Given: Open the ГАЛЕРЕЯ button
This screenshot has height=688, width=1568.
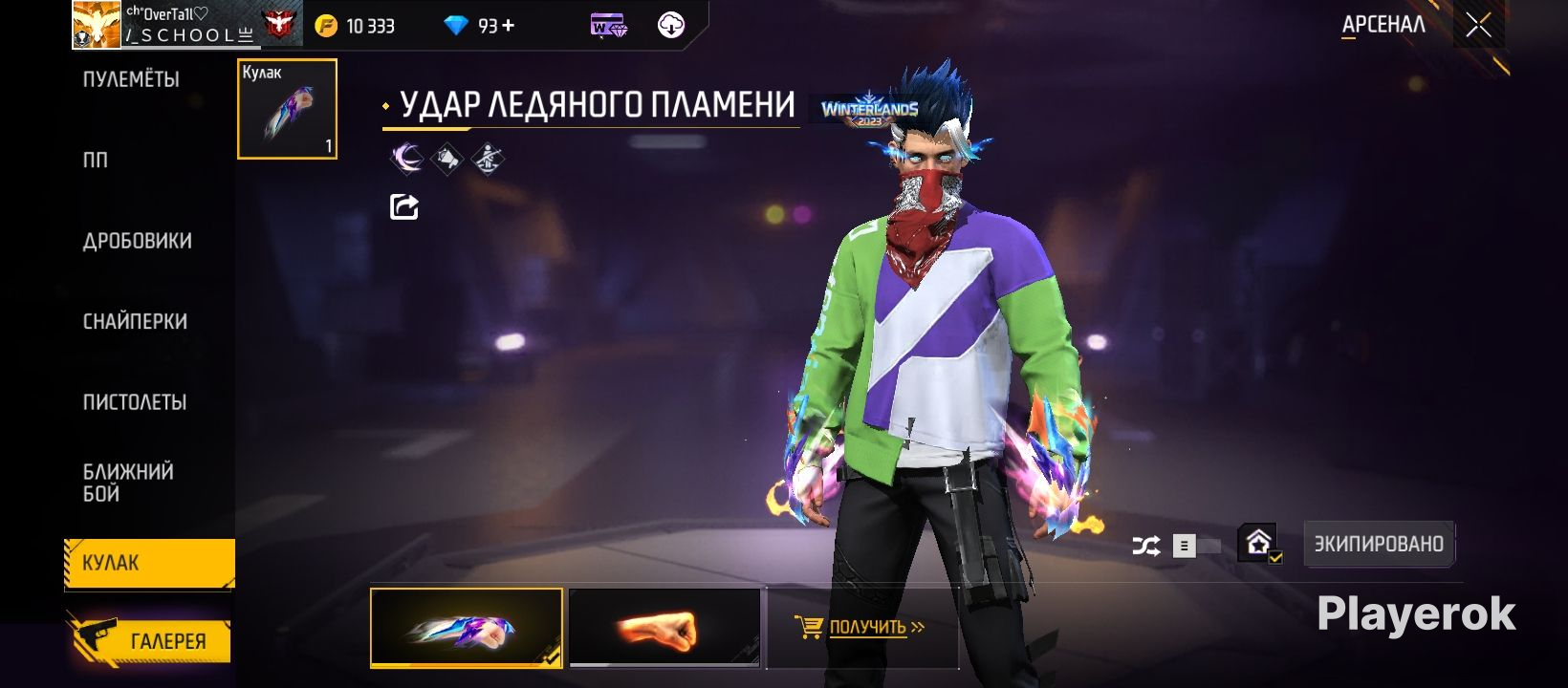Looking at the screenshot, I should coord(150,641).
